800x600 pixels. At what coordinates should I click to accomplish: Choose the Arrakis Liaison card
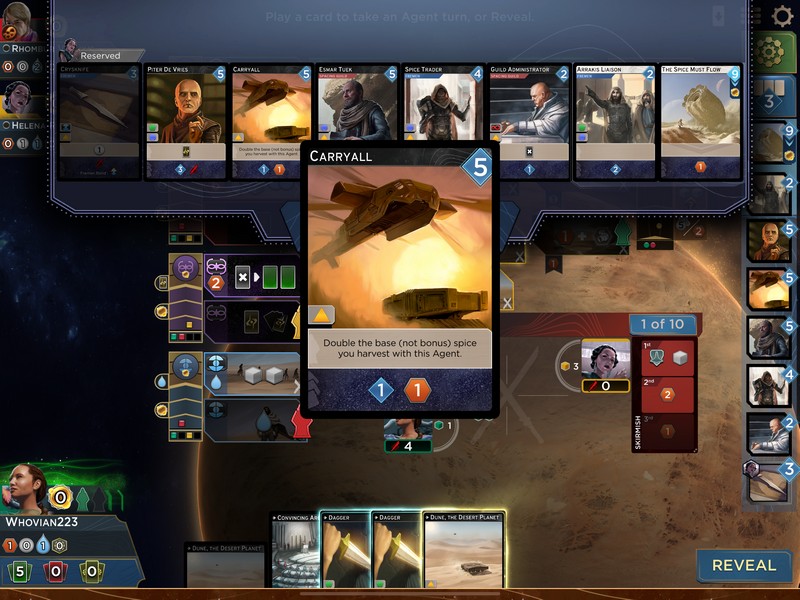(x=614, y=122)
